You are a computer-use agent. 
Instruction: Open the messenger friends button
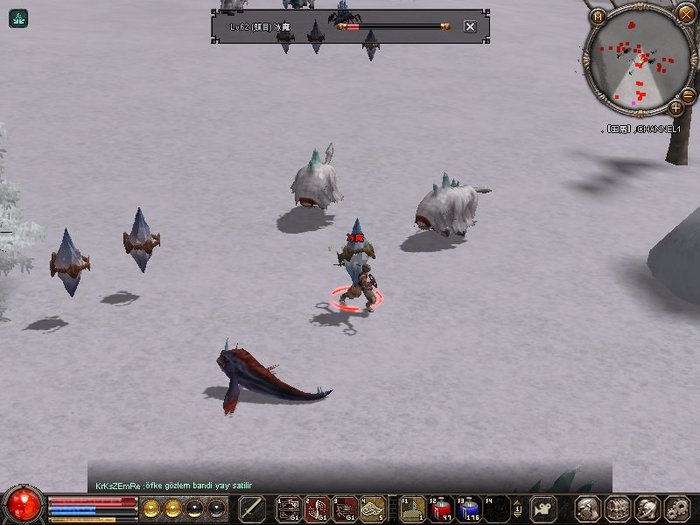[x=647, y=508]
